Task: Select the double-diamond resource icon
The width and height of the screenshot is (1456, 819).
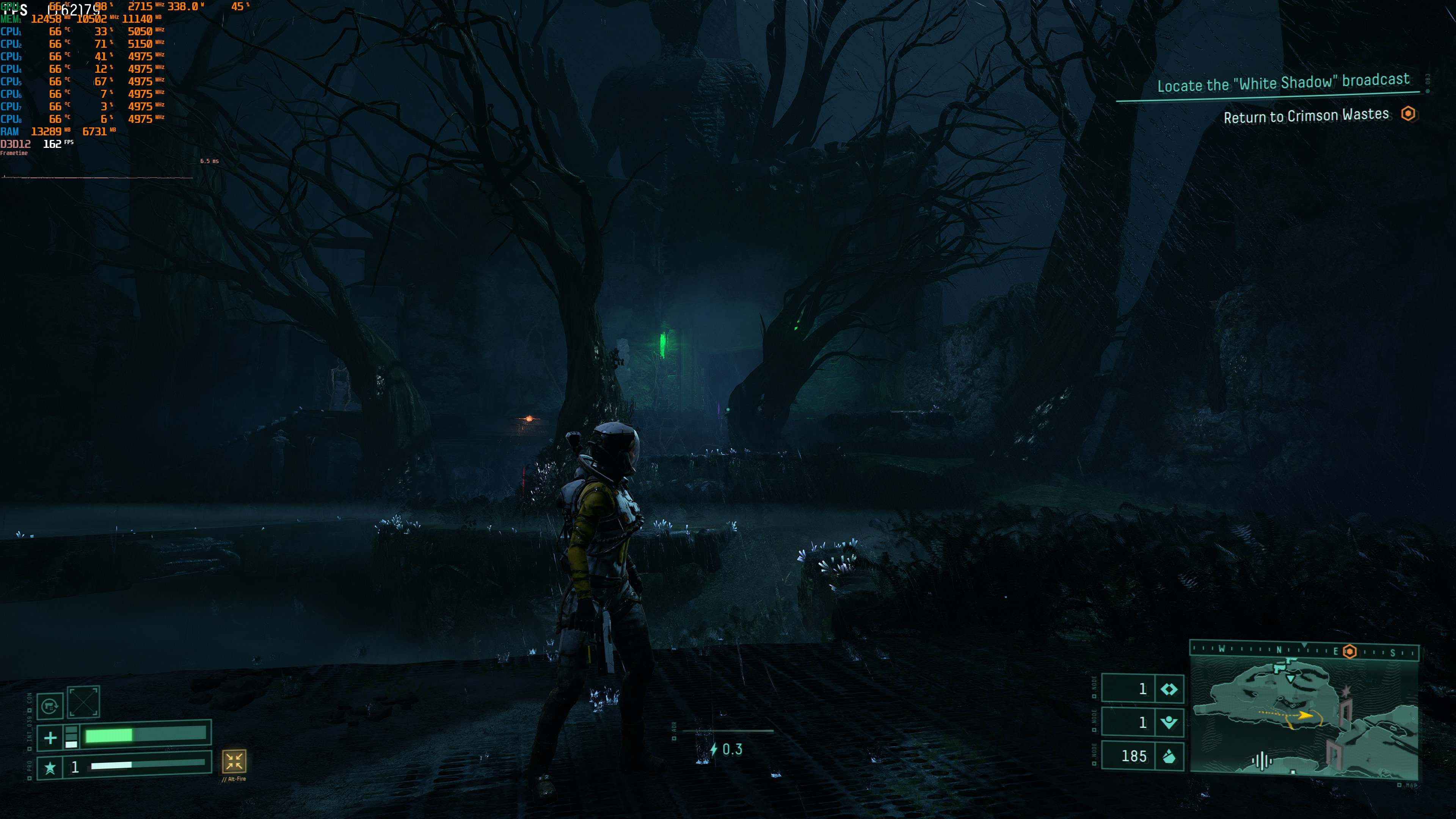Action: pyautogui.click(x=1168, y=689)
